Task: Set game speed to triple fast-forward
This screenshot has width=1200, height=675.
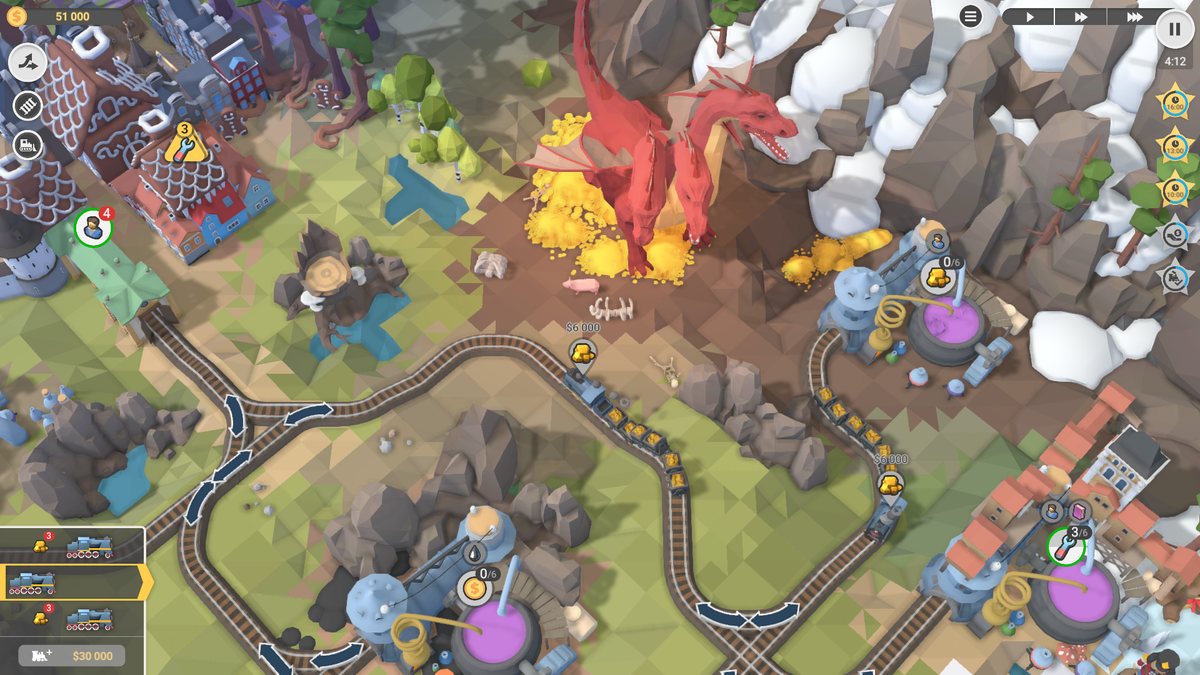Action: point(1134,16)
